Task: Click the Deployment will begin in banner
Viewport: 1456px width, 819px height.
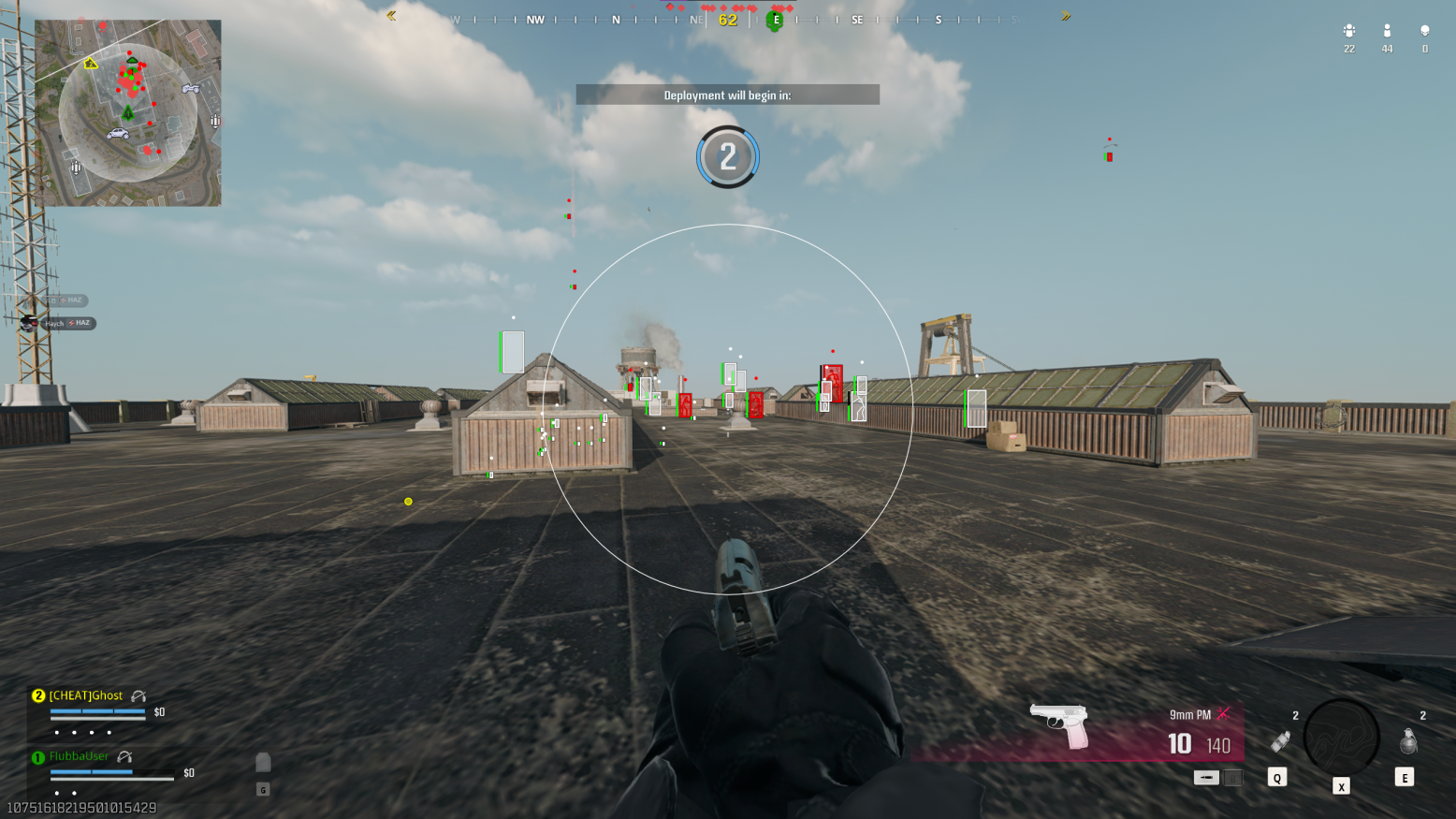Action: coord(728,95)
